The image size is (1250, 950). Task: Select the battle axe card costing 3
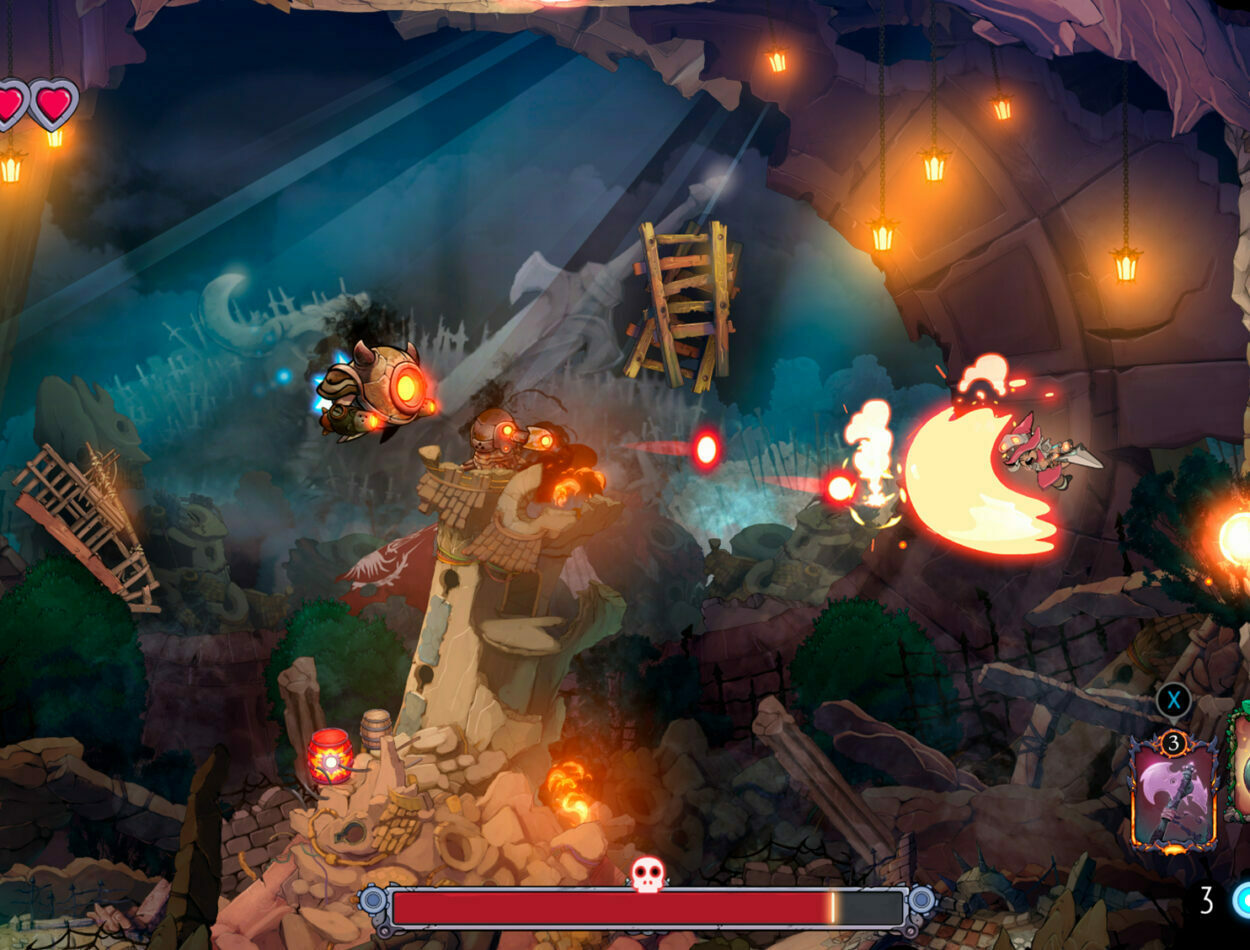pyautogui.click(x=1173, y=795)
